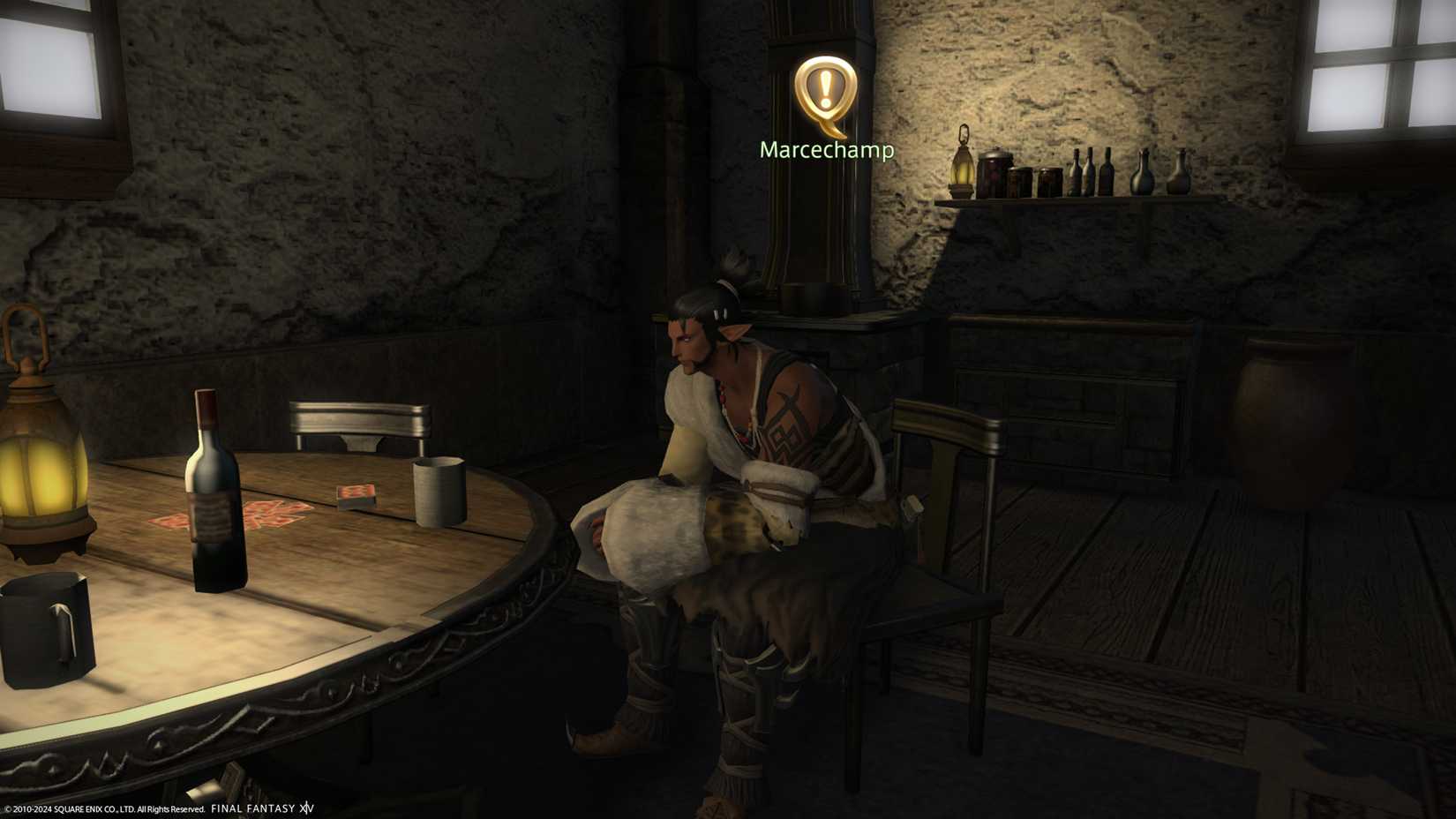Select the tall green bottle on the shelf
The image size is (1456, 819).
click(1106, 169)
